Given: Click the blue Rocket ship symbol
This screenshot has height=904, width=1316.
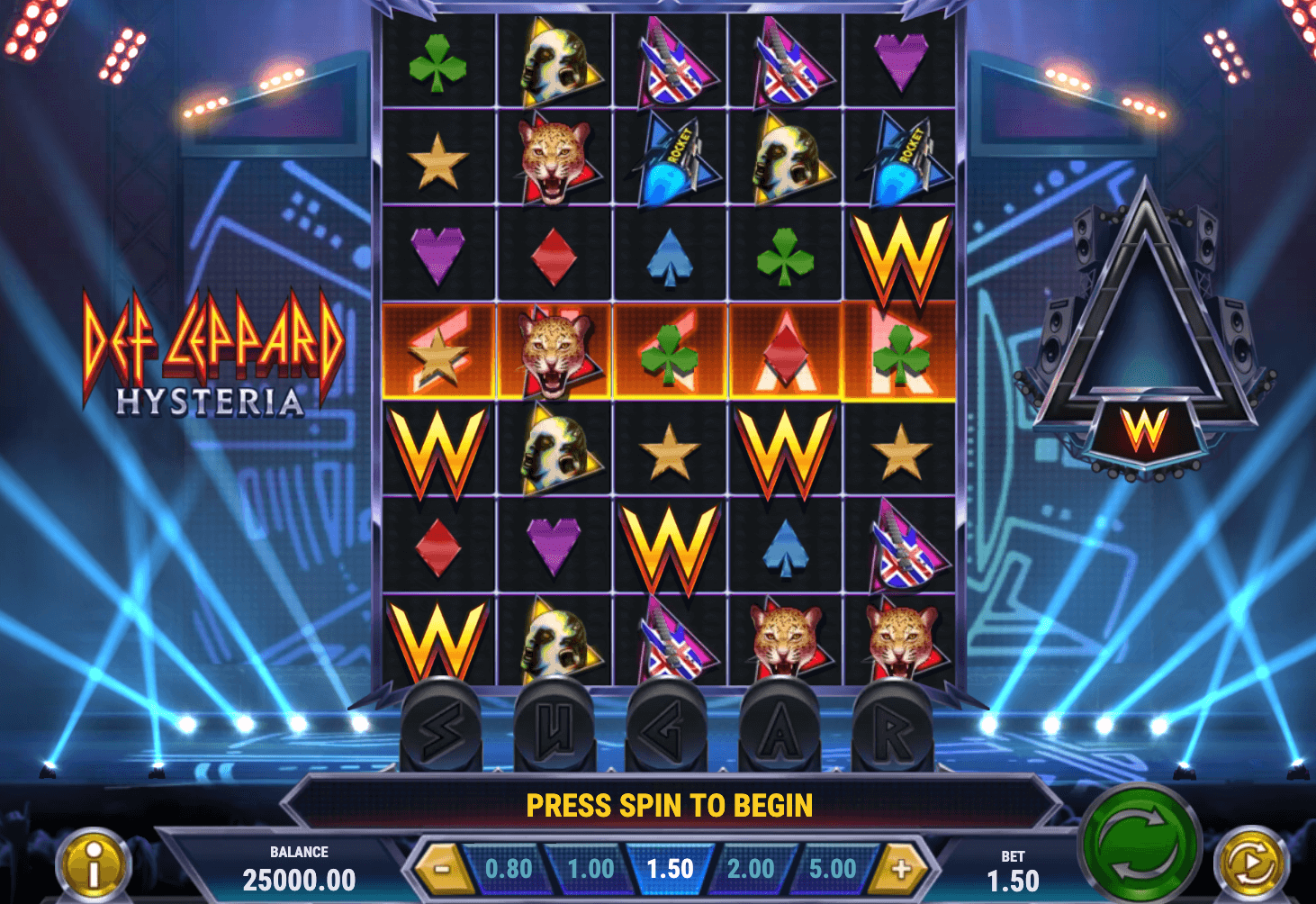Looking at the screenshot, I should (x=671, y=160).
